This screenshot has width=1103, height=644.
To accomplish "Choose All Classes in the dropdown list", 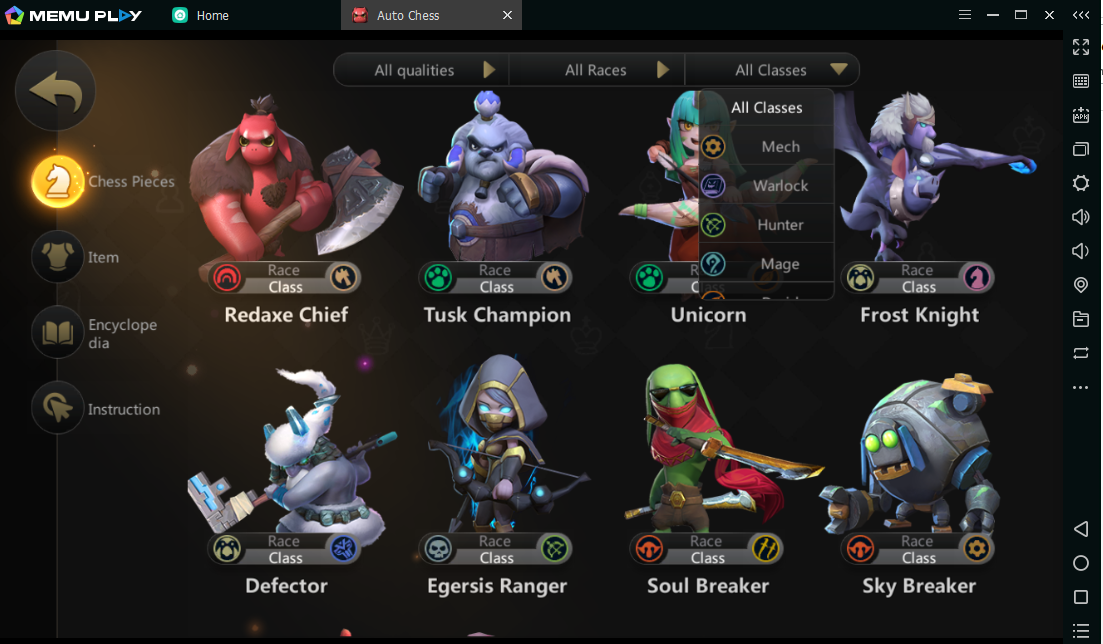I will 766,108.
